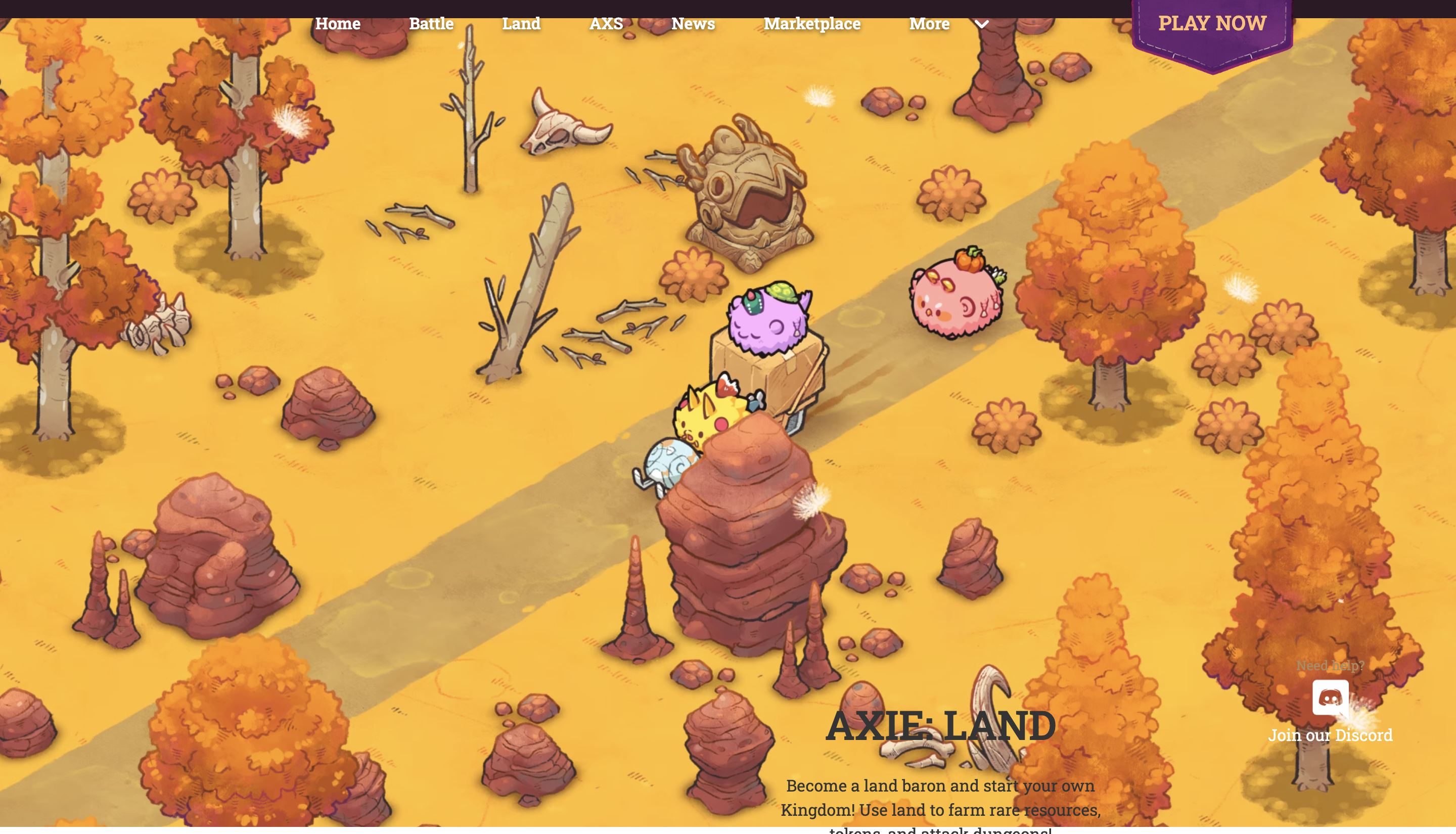1456x834 pixels.
Task: Follow the Join our Discord link
Action: (1330, 735)
